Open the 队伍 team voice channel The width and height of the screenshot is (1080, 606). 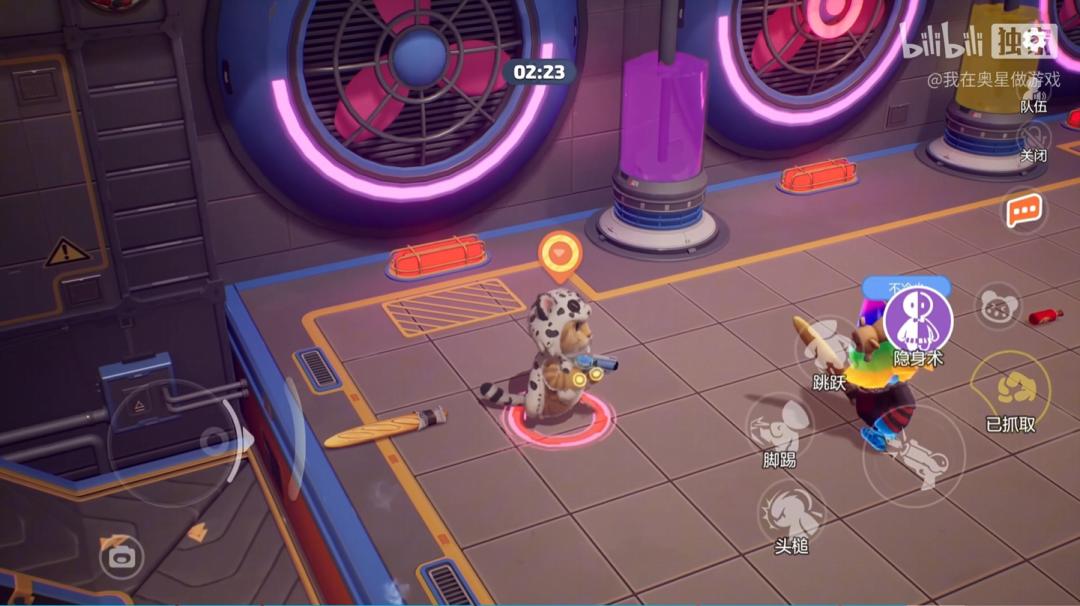pos(1034,95)
